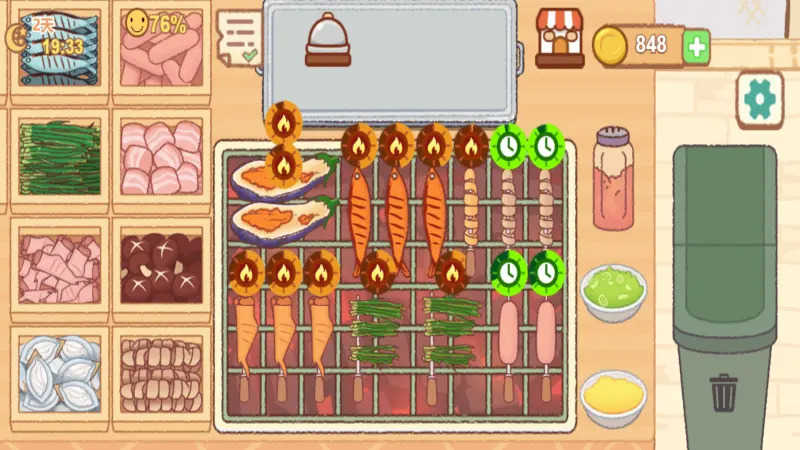The width and height of the screenshot is (800, 450).
Task: Pick the pink sausage ingredient tray
Action: coord(160,54)
